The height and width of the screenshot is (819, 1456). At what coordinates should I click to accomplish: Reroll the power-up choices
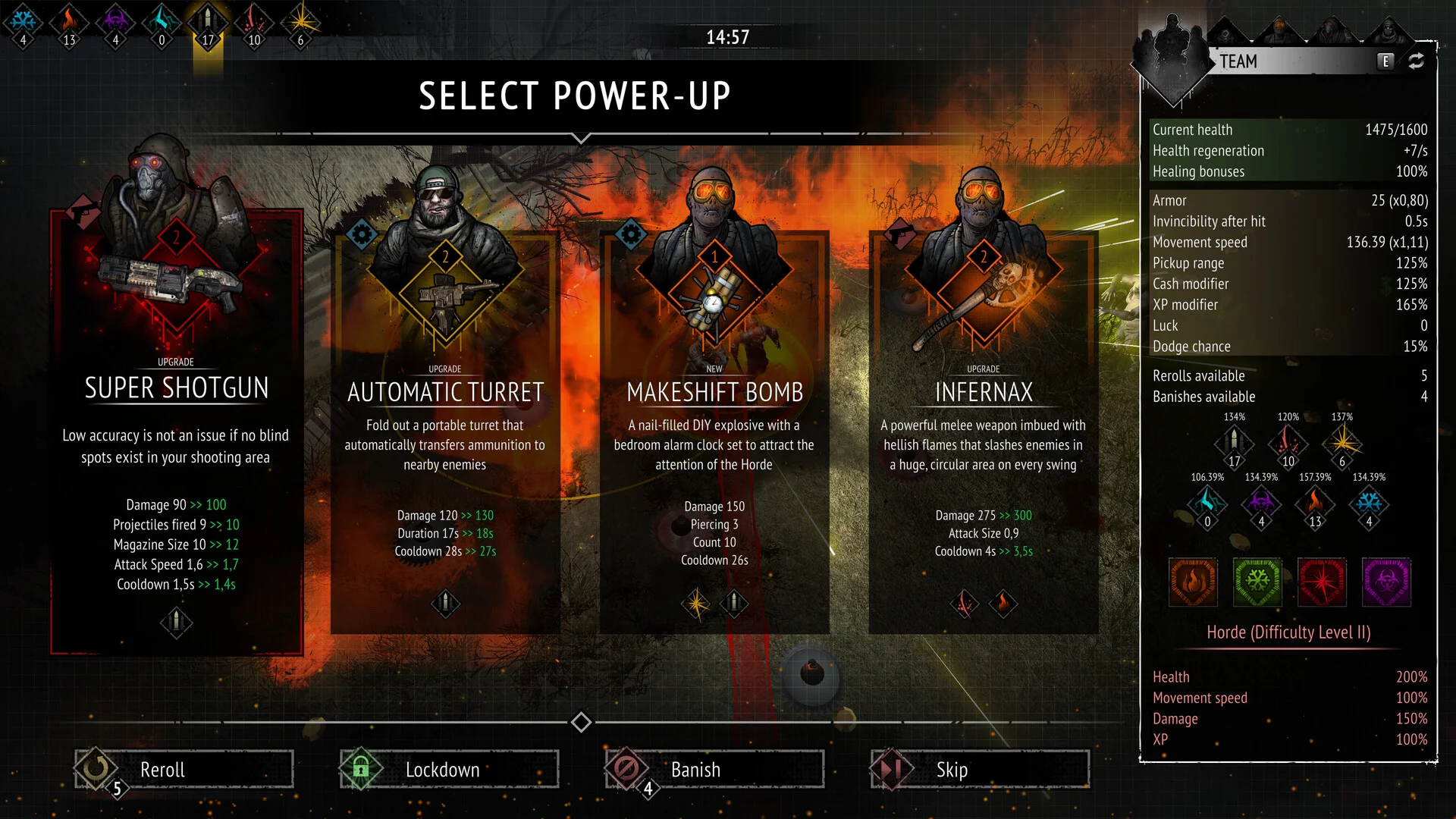tap(184, 769)
